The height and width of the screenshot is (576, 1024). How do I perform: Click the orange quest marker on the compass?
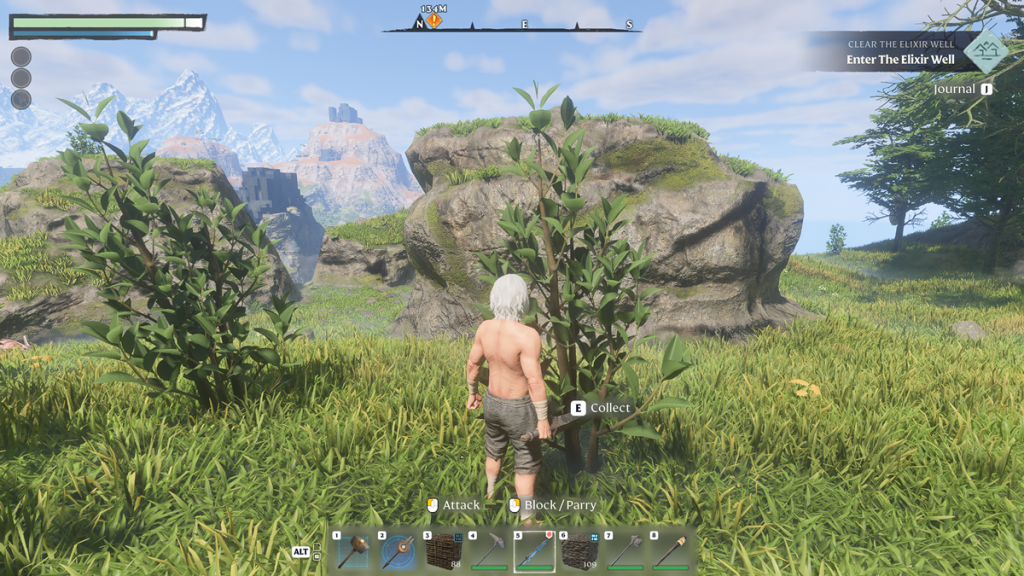[434, 20]
